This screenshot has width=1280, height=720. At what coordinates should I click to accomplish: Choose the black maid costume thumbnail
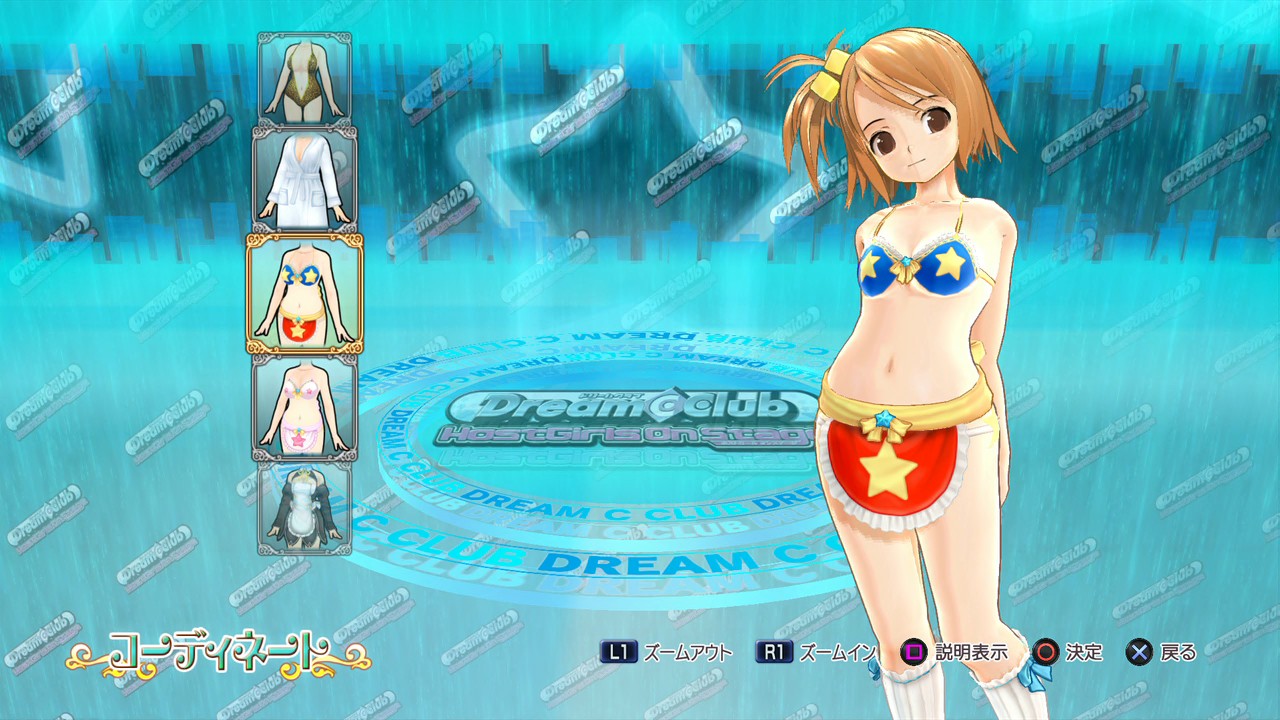(x=305, y=507)
